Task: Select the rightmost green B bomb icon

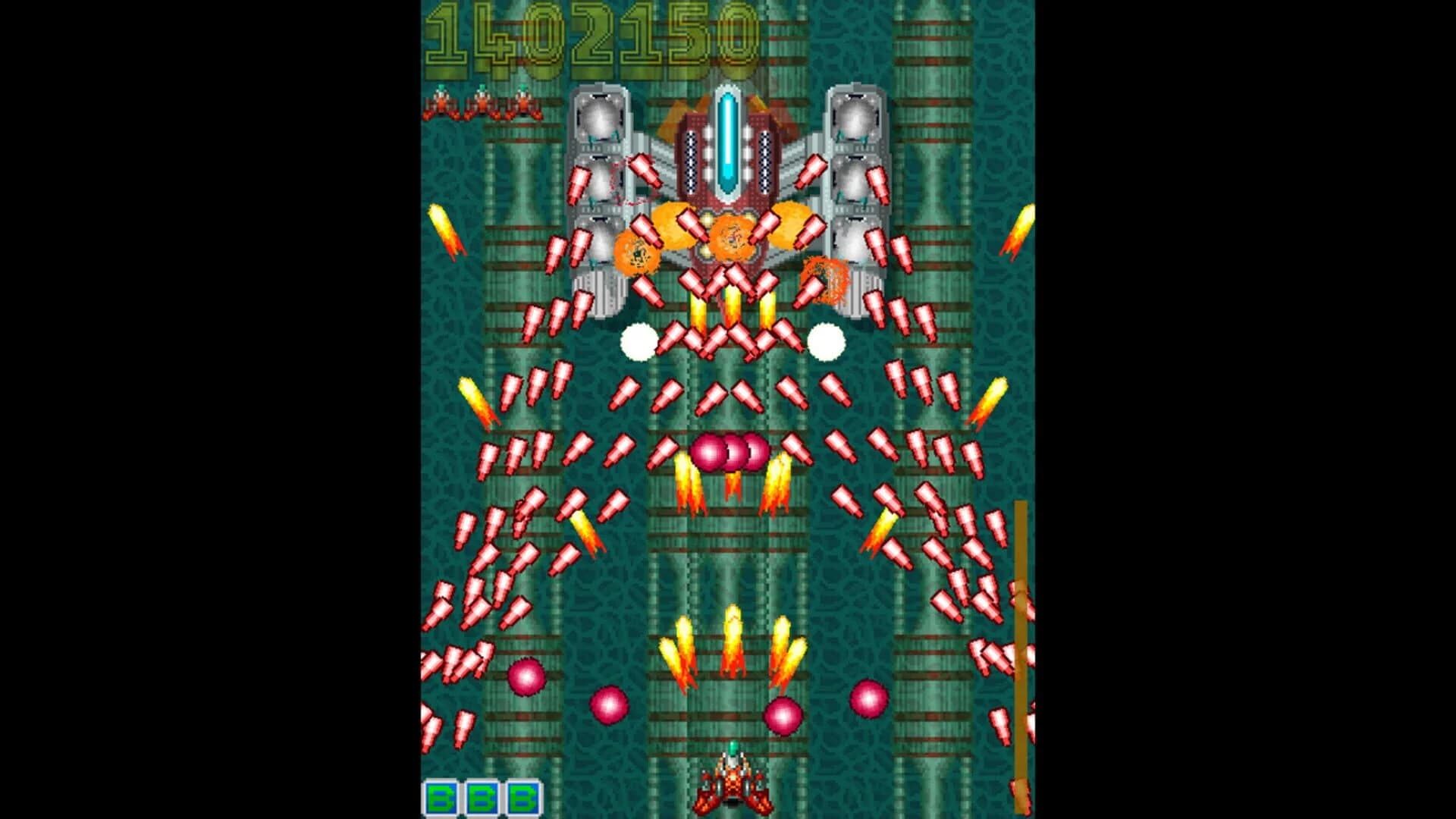Action: (x=523, y=797)
